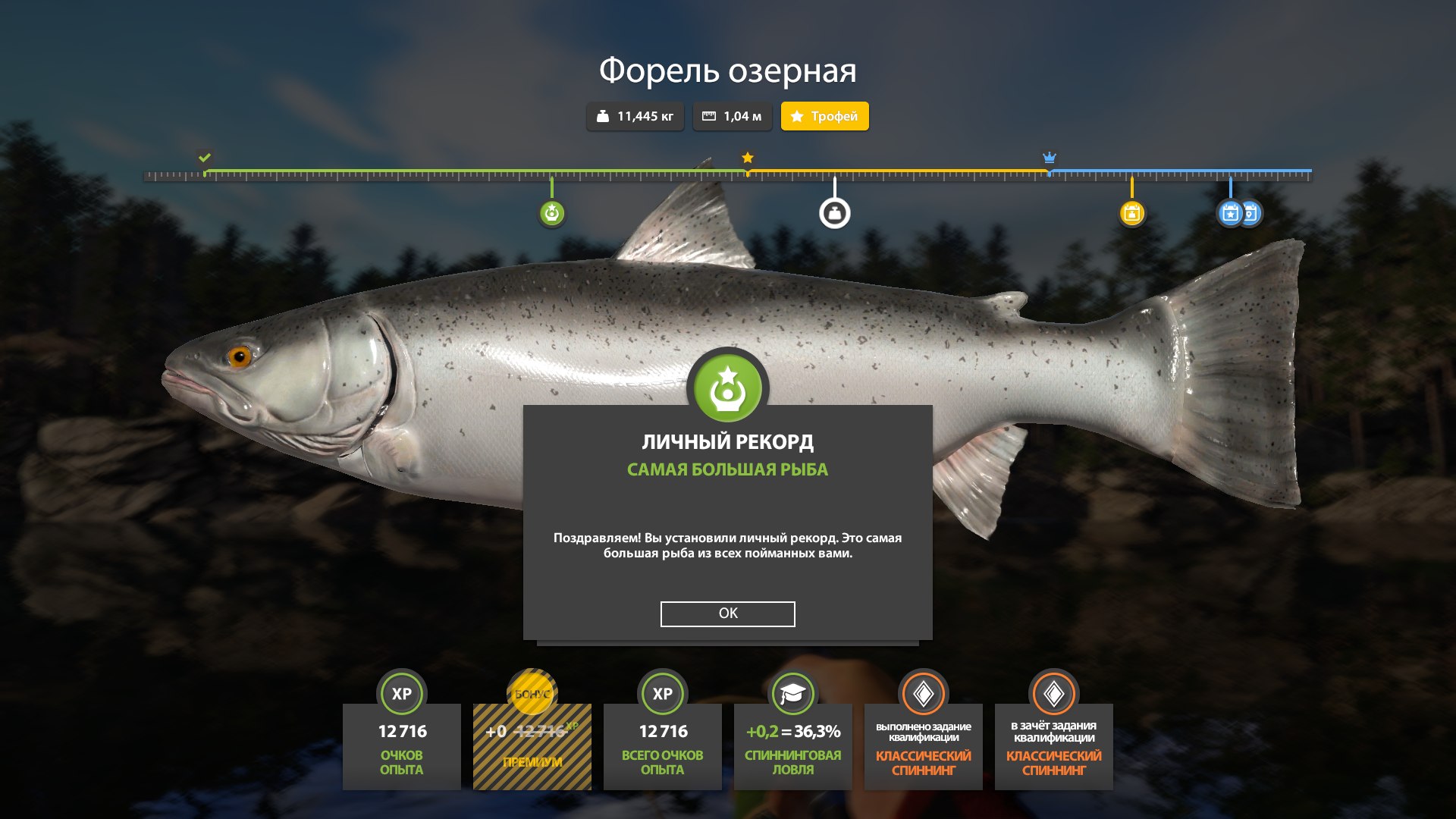Click the yellow Бонус premium coin icon
This screenshot has width=1456, height=819.
[531, 692]
